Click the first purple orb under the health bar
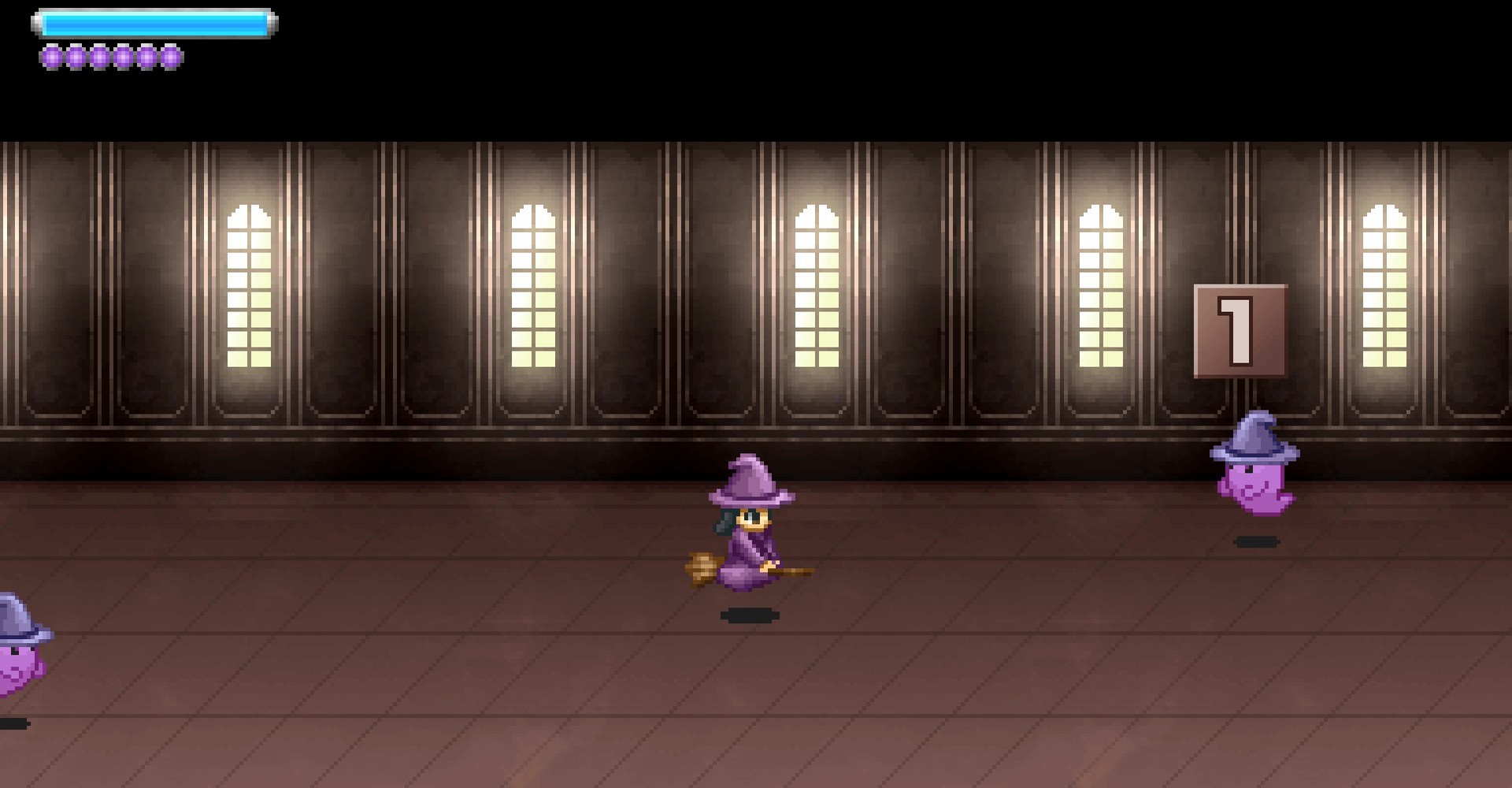This screenshot has width=1512, height=788. [x=52, y=57]
